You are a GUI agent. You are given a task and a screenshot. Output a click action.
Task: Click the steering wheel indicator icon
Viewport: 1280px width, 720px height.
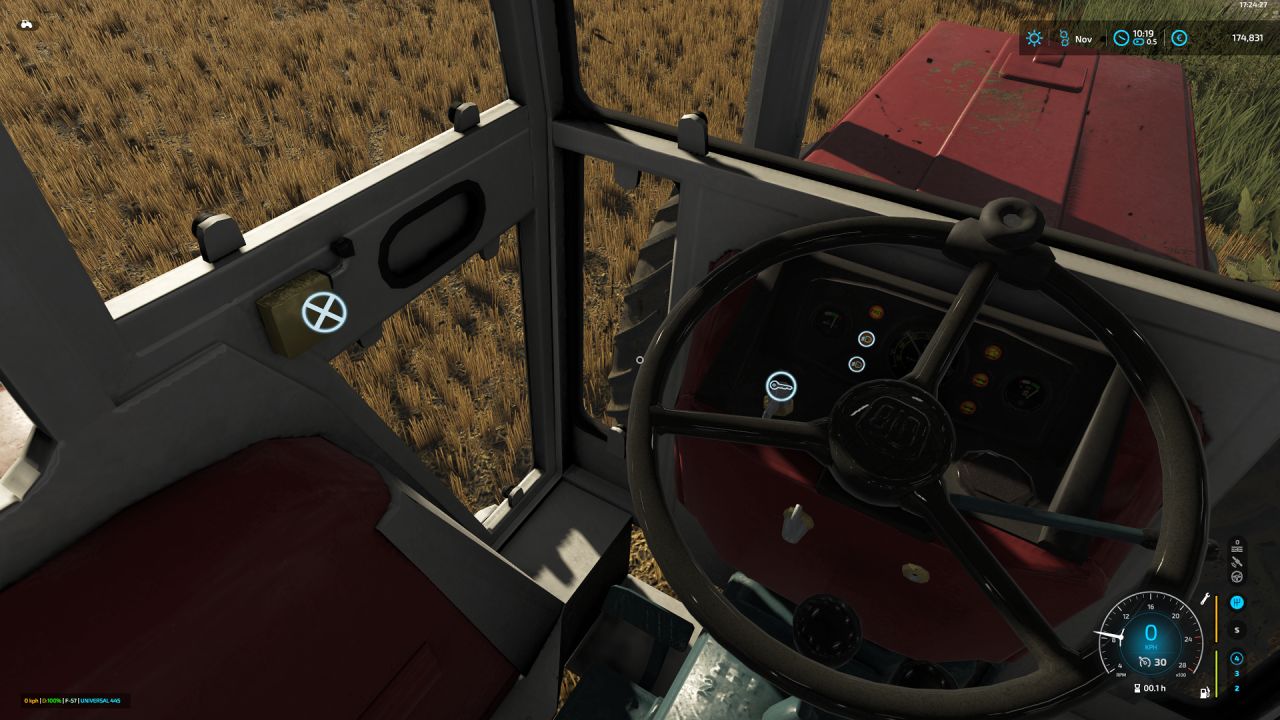[x=1237, y=576]
